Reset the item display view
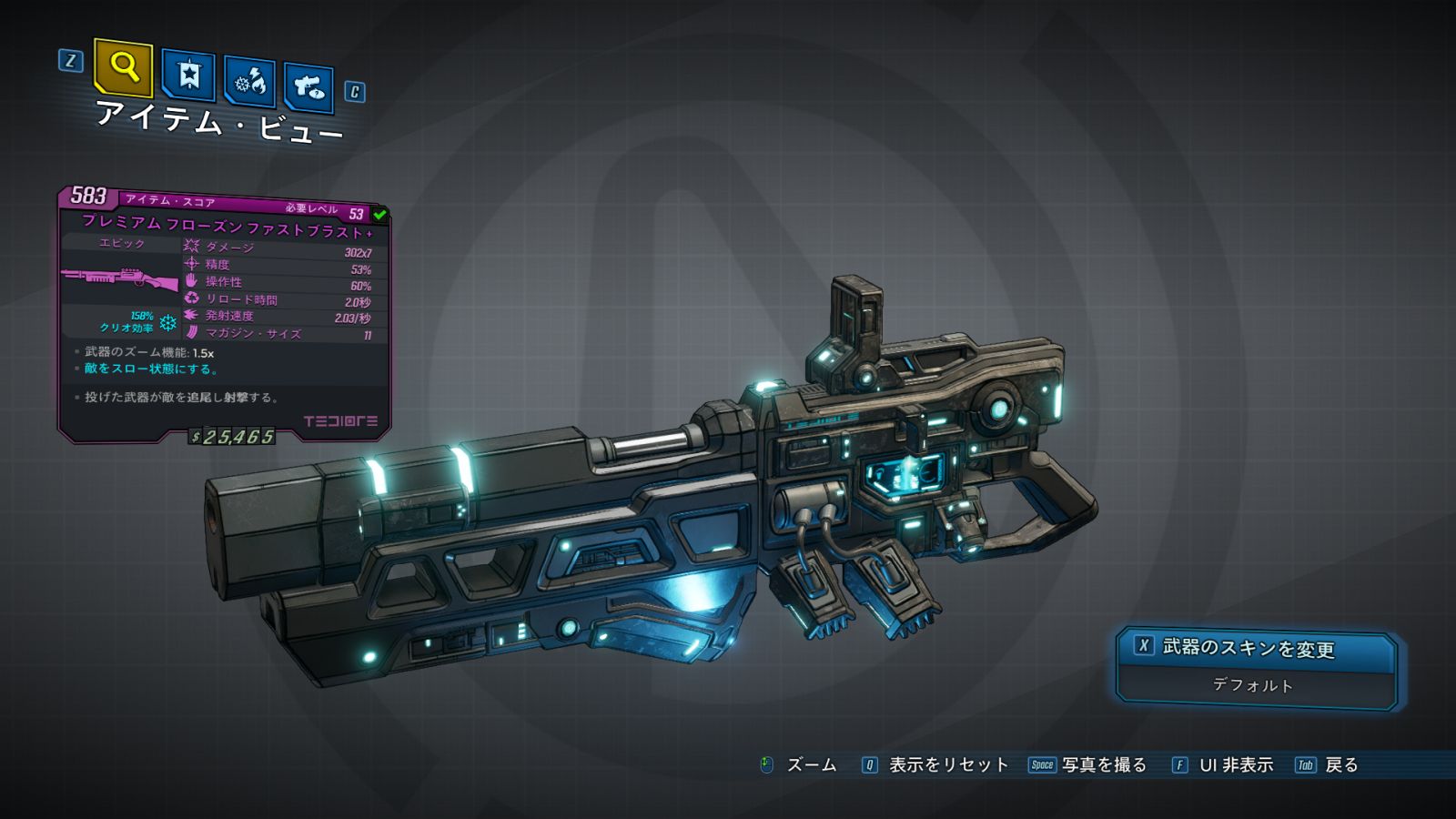Screen dimensions: 1456x819 935,765
